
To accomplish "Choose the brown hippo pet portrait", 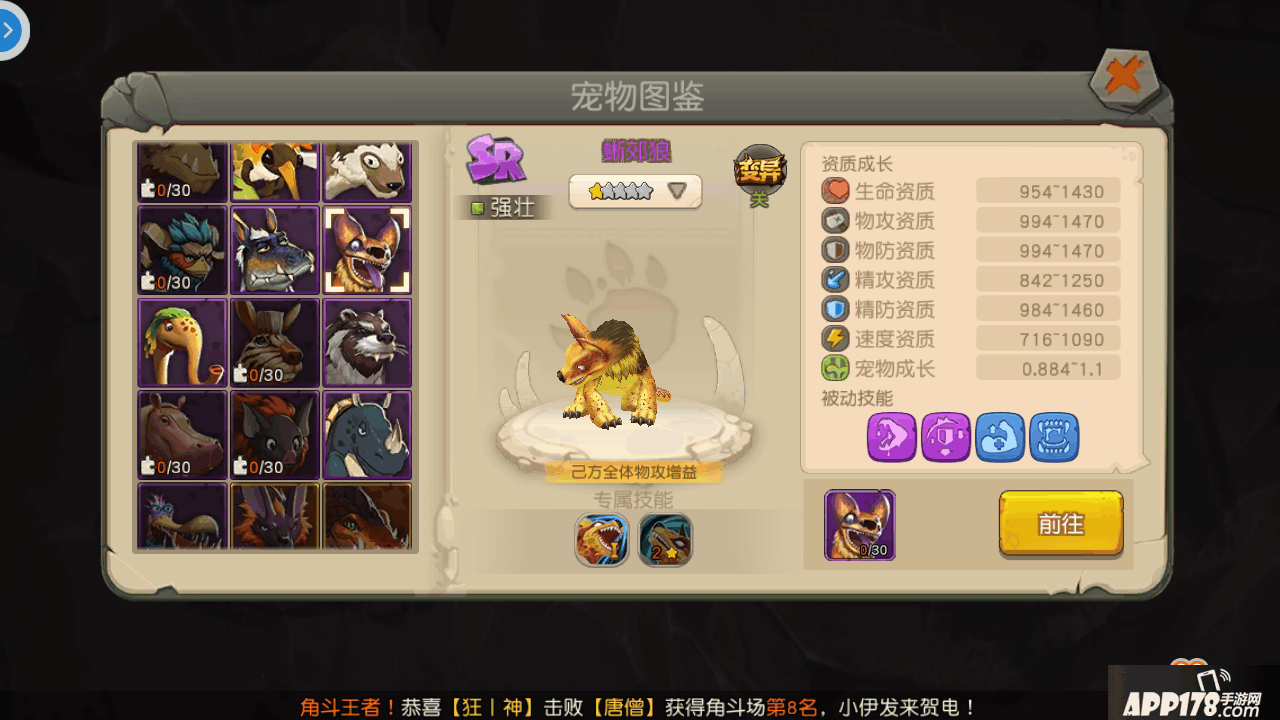I will [183, 434].
